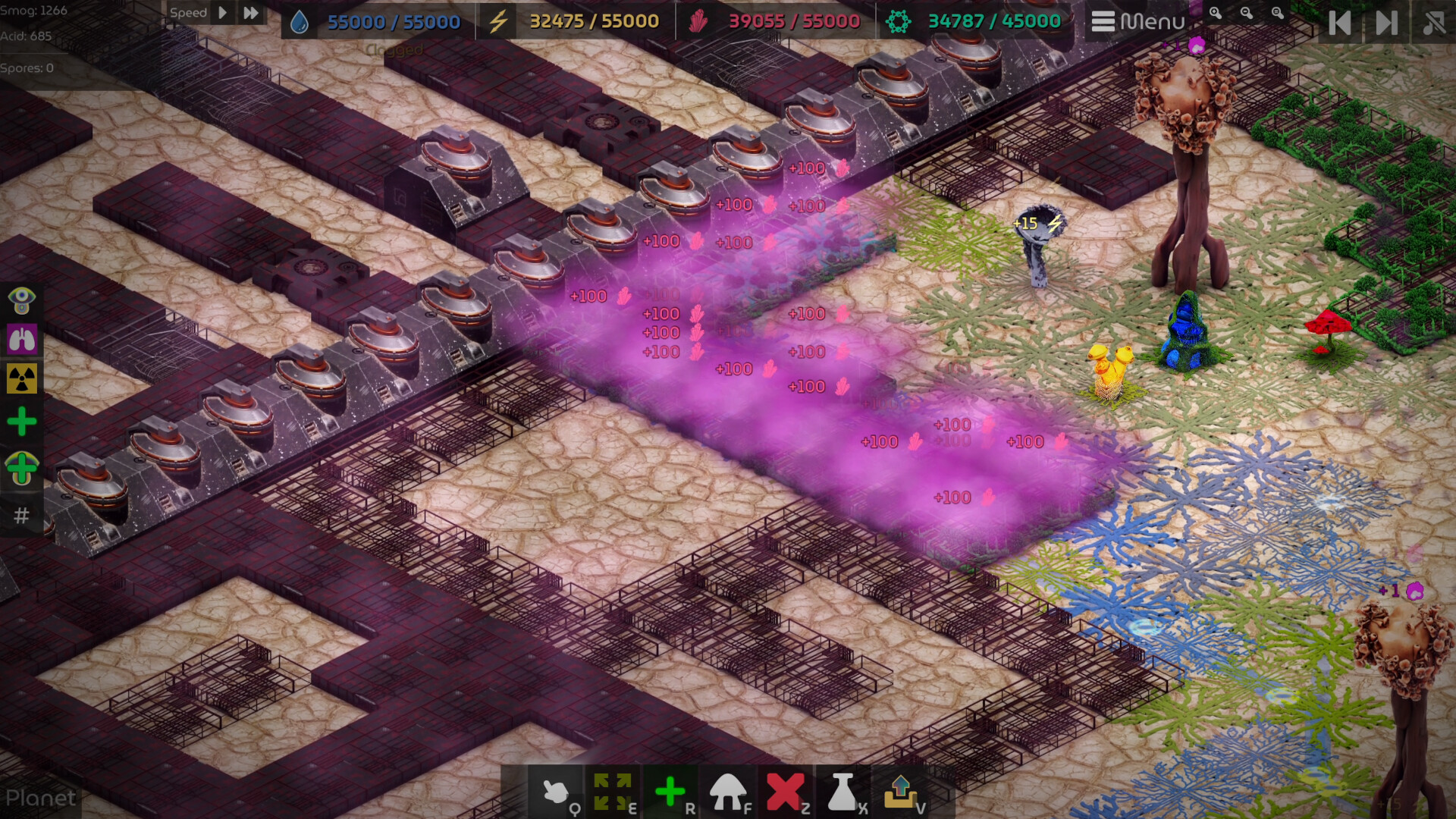Viewport: 1456px width, 819px height.
Task: Switch to the Planet view
Action: [x=42, y=799]
